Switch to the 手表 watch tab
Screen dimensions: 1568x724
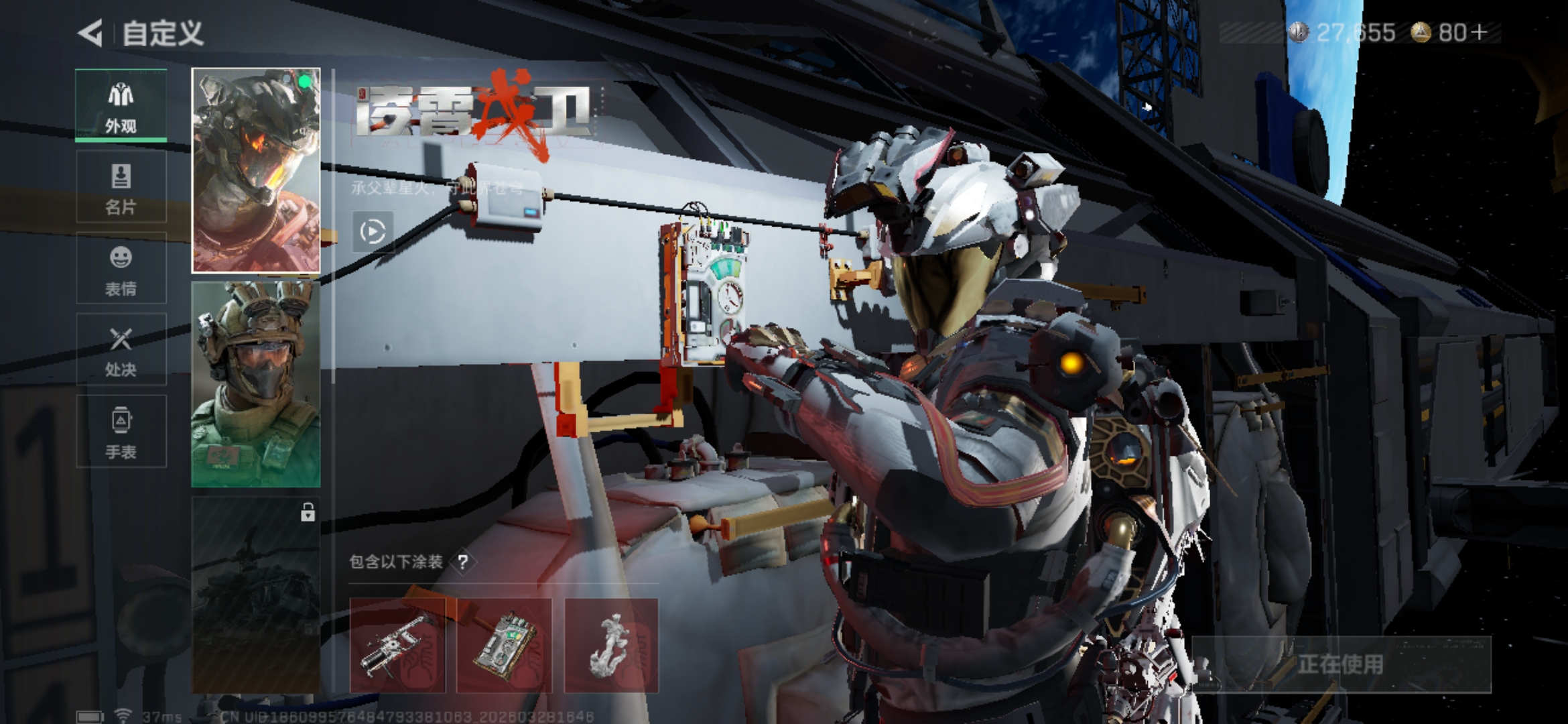tap(121, 432)
